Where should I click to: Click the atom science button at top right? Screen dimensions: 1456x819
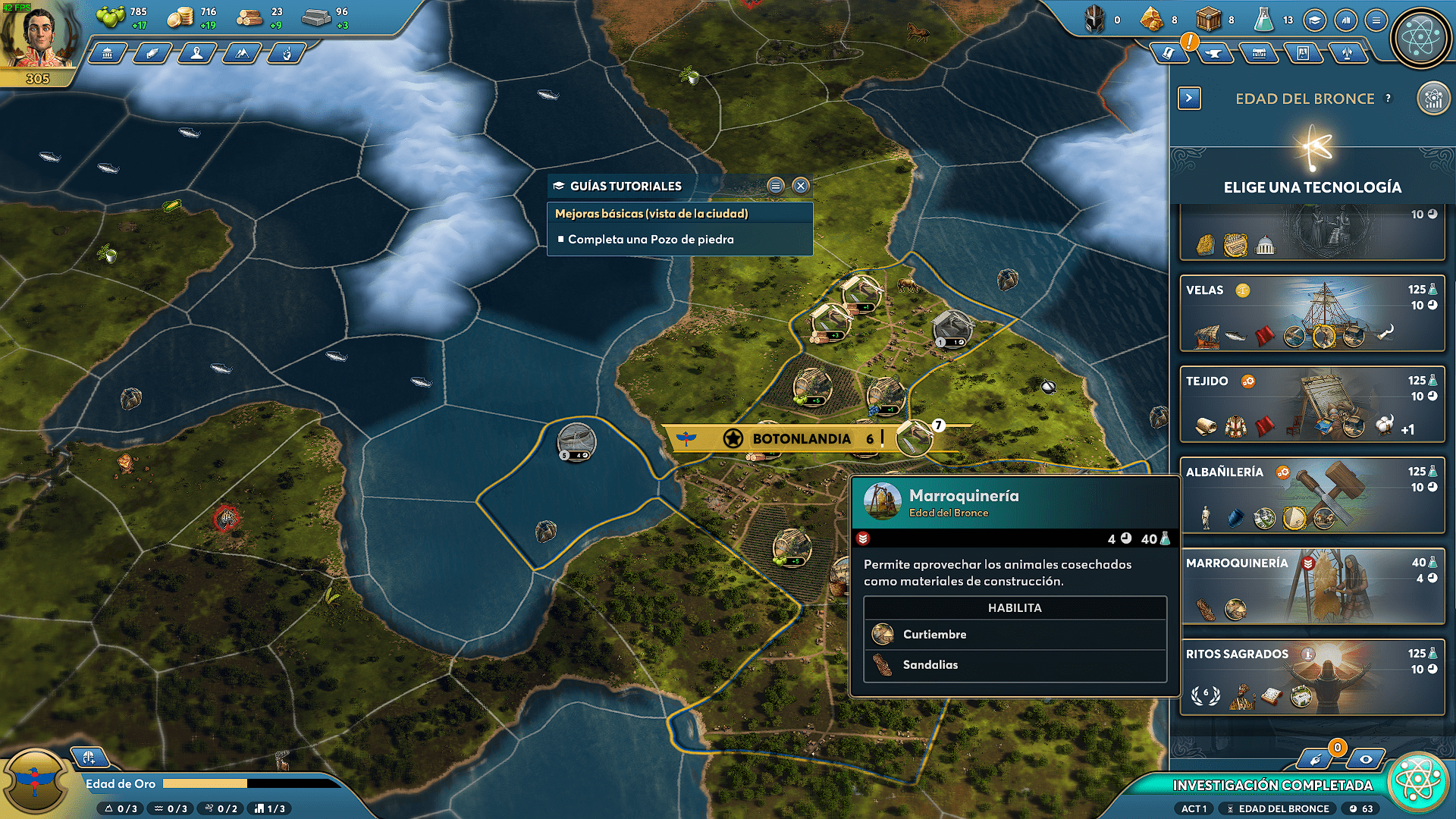click(1420, 36)
